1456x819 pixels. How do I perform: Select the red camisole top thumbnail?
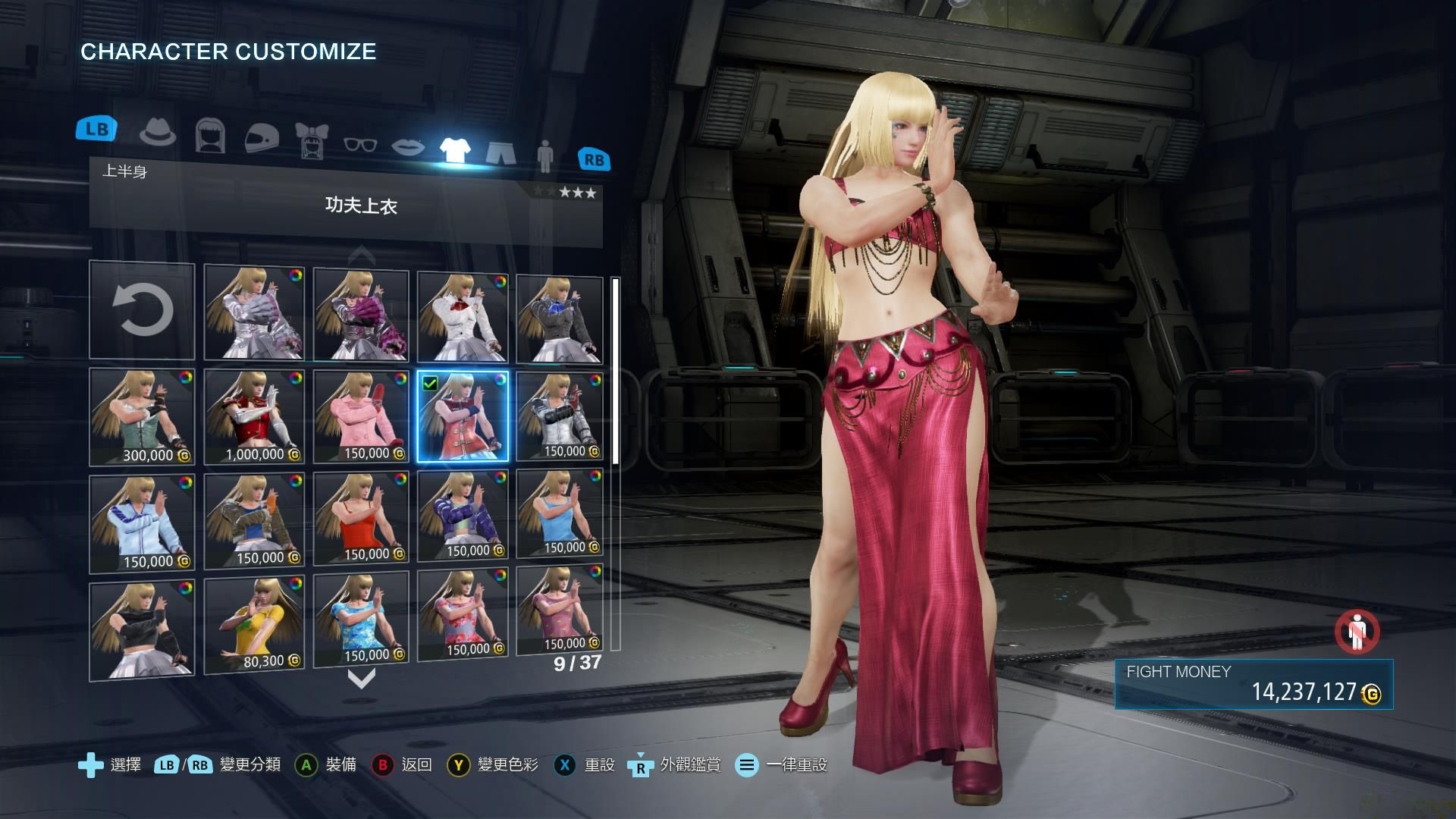[361, 518]
